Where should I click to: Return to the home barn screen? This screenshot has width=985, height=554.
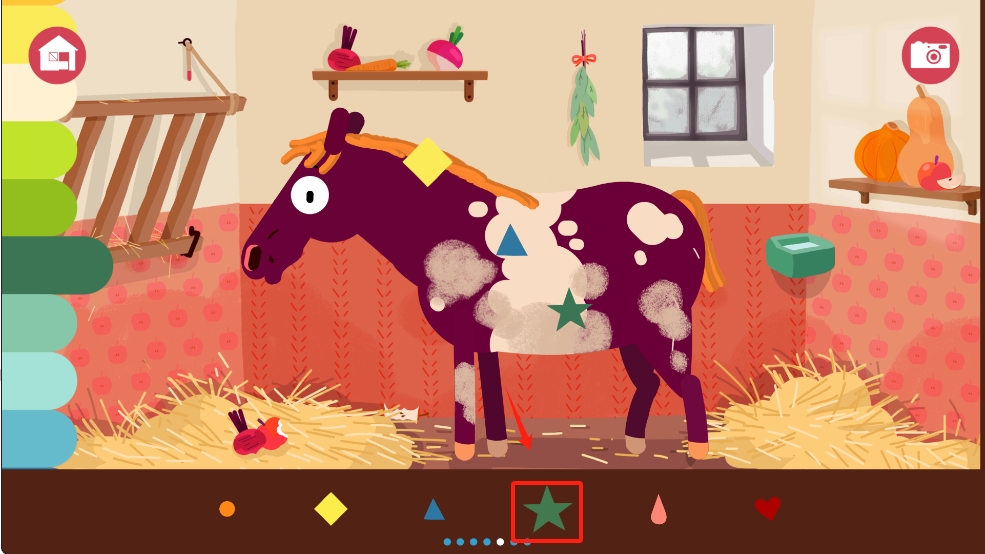click(57, 55)
